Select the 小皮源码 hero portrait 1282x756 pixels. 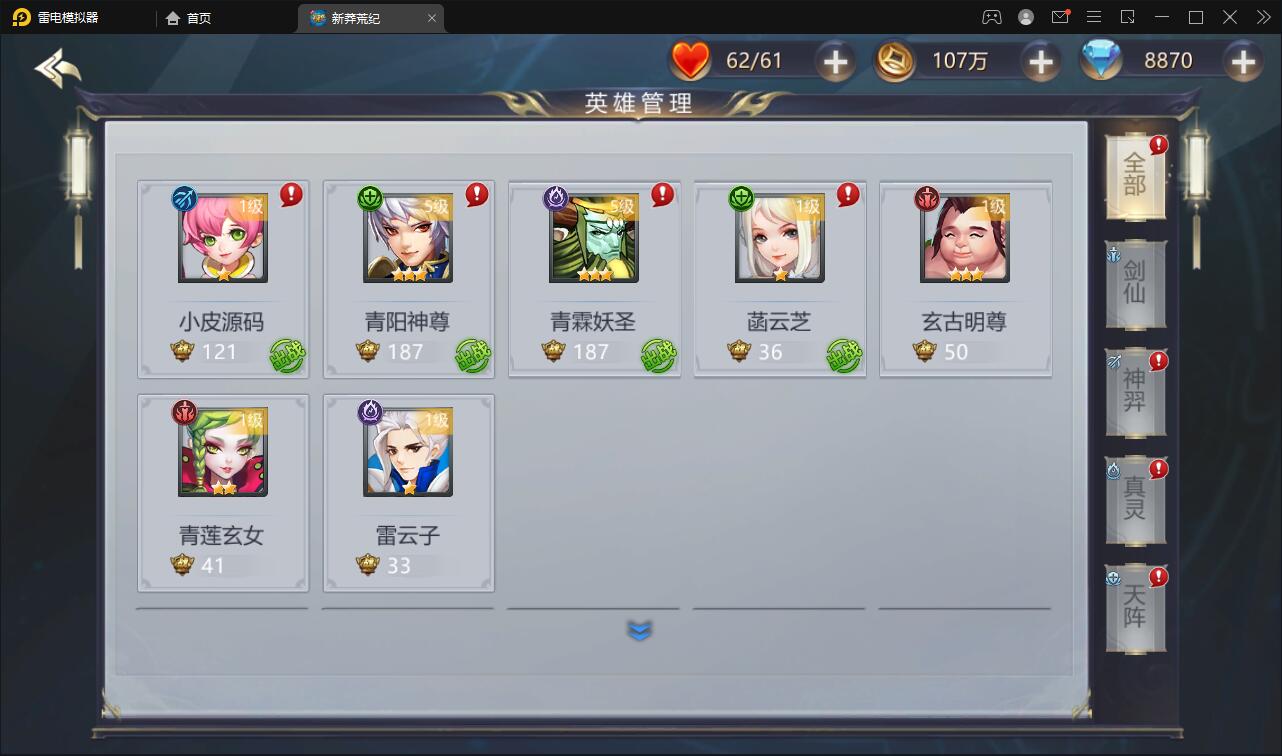(x=221, y=238)
